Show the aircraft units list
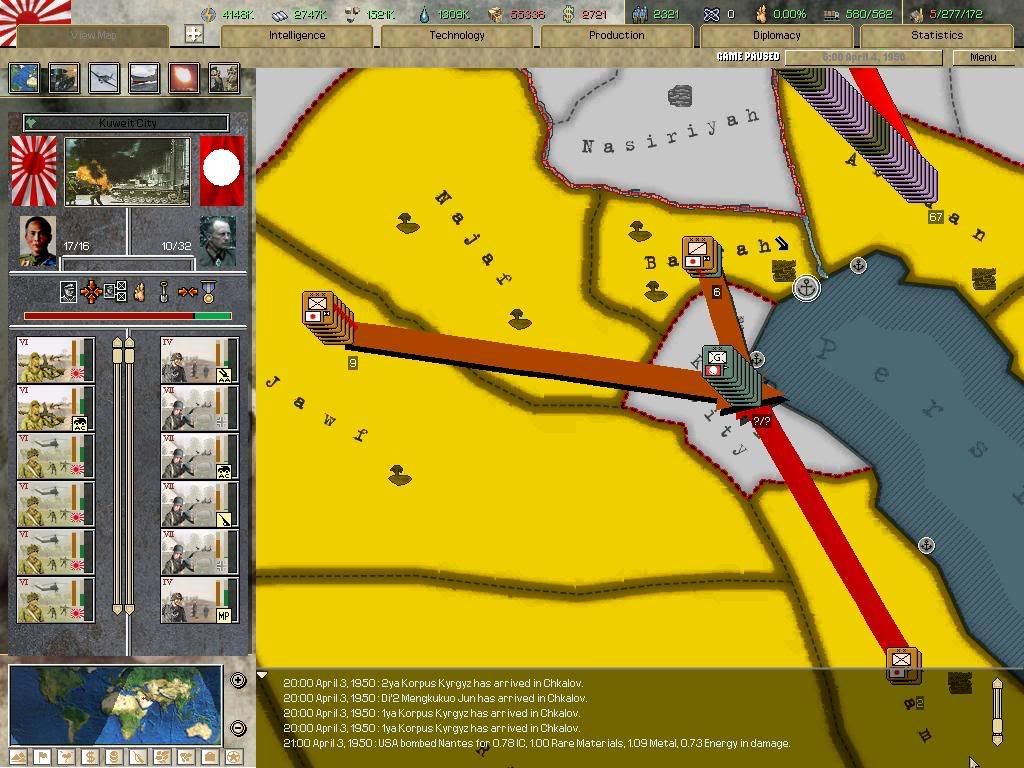This screenshot has width=1024, height=768. (104, 78)
